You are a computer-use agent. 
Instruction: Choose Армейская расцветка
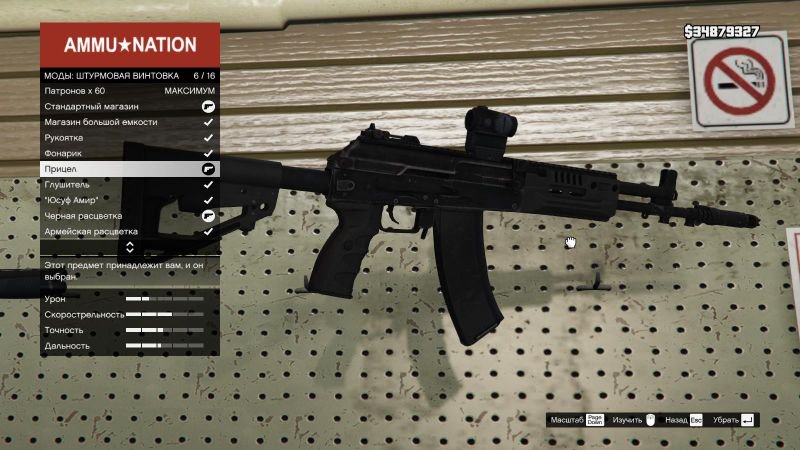coord(130,231)
